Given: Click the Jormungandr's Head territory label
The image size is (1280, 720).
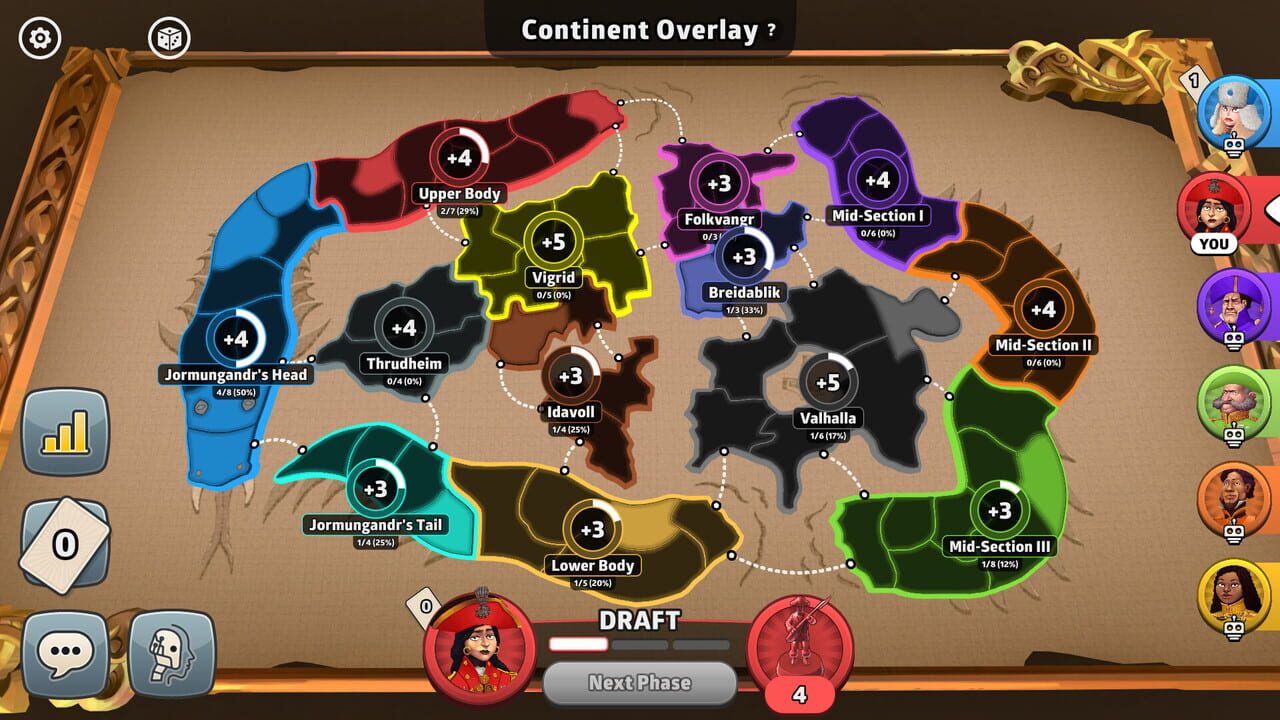Looking at the screenshot, I should click(x=237, y=374).
